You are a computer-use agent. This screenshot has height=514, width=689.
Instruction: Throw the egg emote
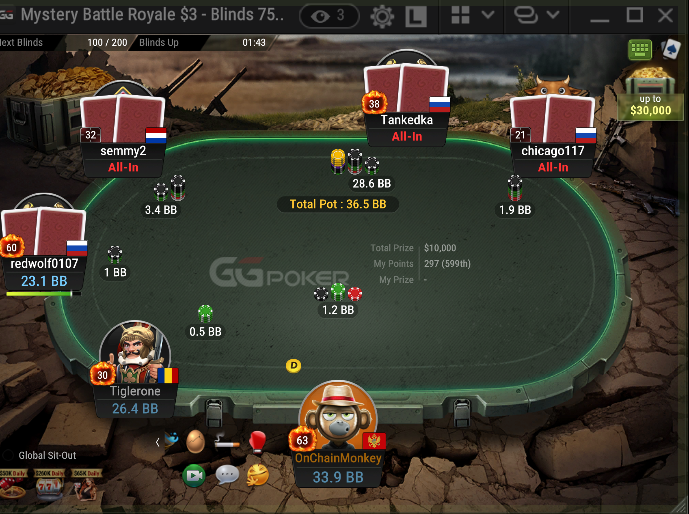pos(196,441)
